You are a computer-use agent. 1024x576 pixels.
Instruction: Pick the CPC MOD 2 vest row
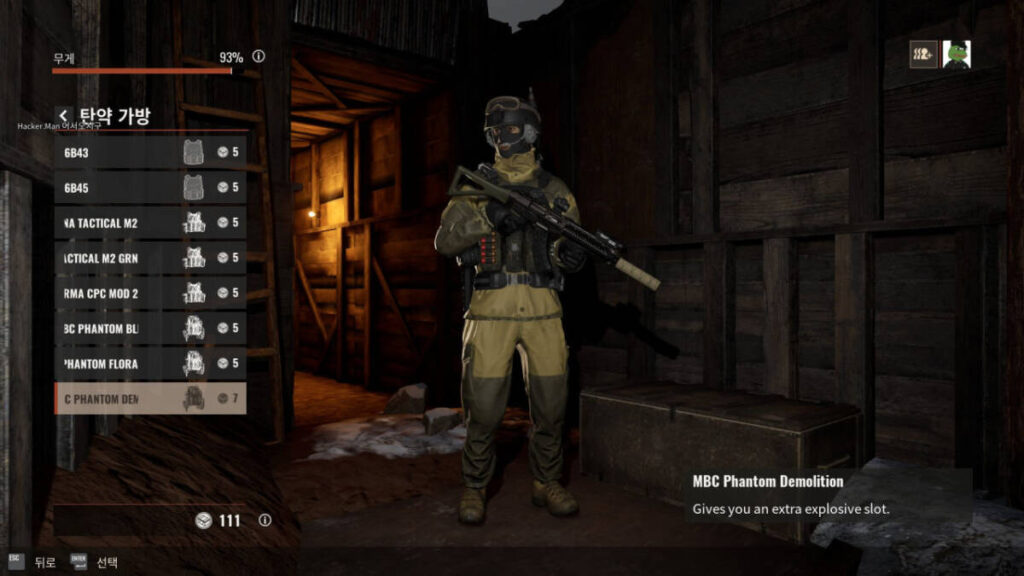tap(150, 293)
